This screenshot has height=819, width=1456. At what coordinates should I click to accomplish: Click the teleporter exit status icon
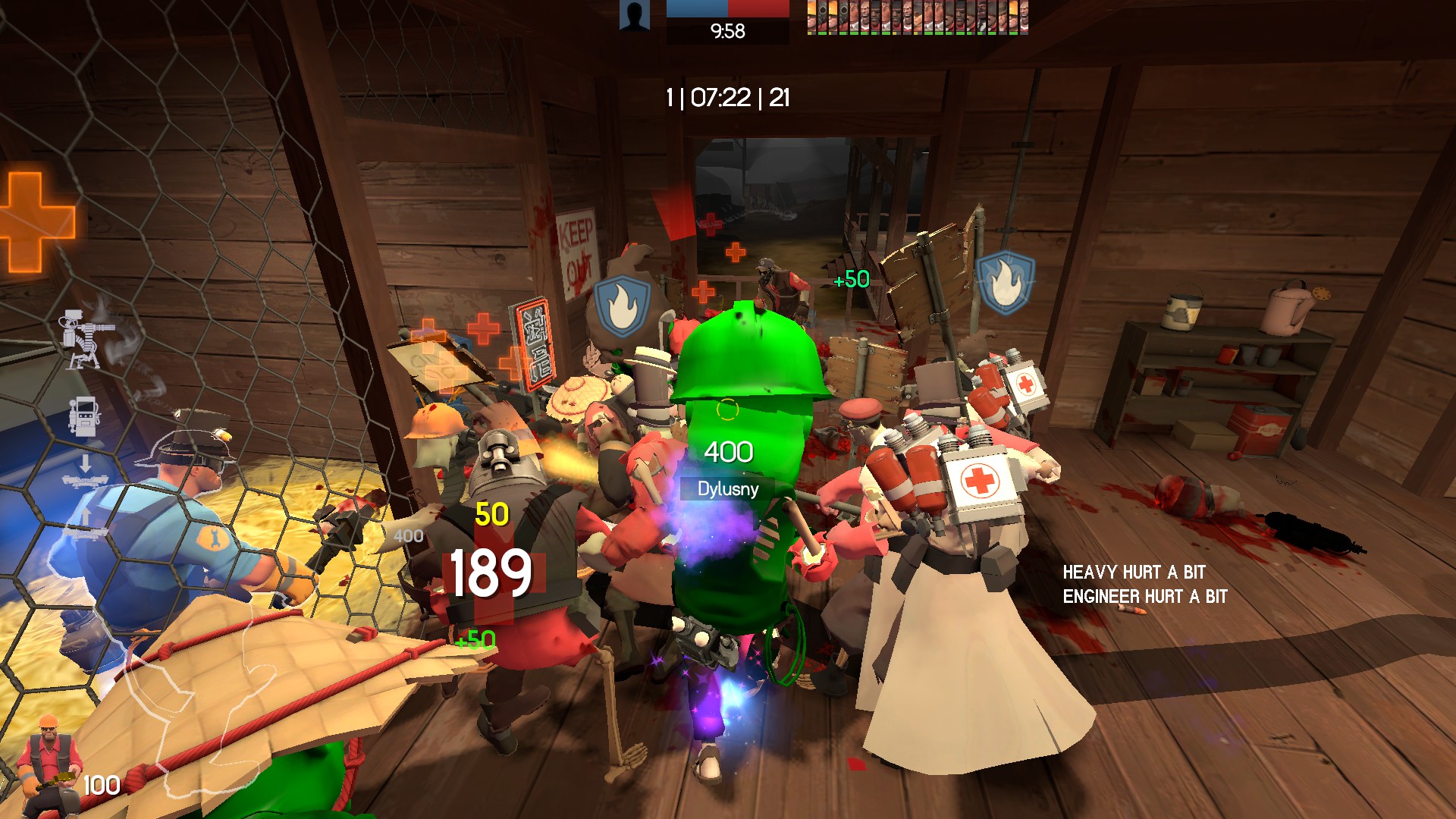(x=85, y=525)
